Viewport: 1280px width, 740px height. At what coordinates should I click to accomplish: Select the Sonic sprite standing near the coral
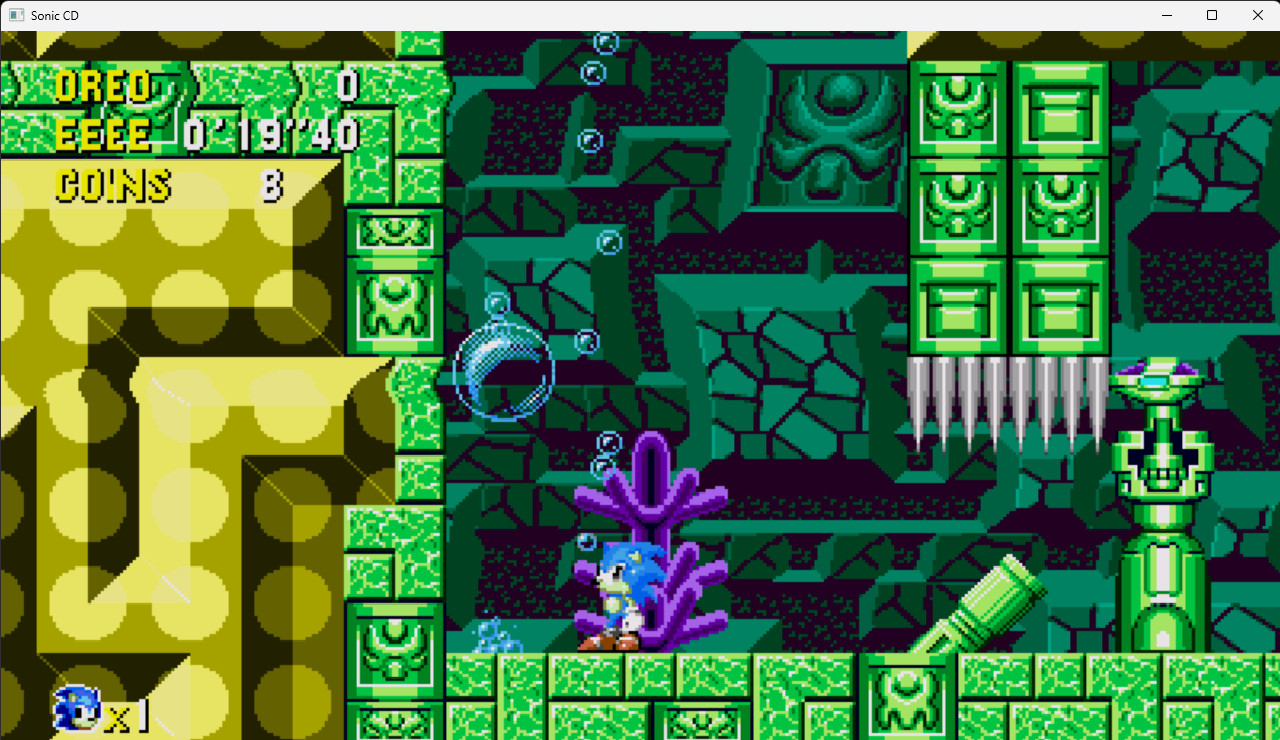click(x=622, y=590)
